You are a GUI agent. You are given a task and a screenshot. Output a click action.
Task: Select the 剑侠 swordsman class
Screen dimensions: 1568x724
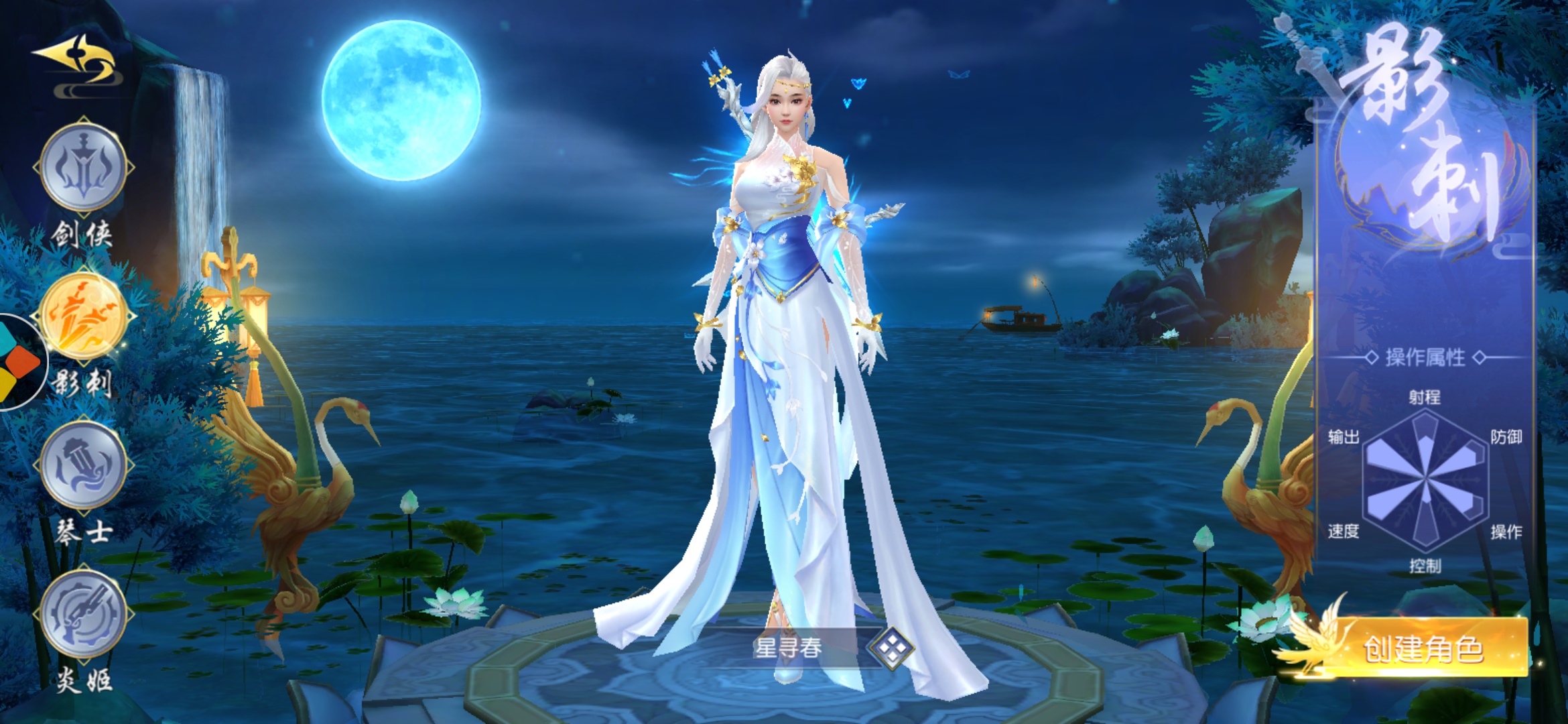tap(84, 168)
